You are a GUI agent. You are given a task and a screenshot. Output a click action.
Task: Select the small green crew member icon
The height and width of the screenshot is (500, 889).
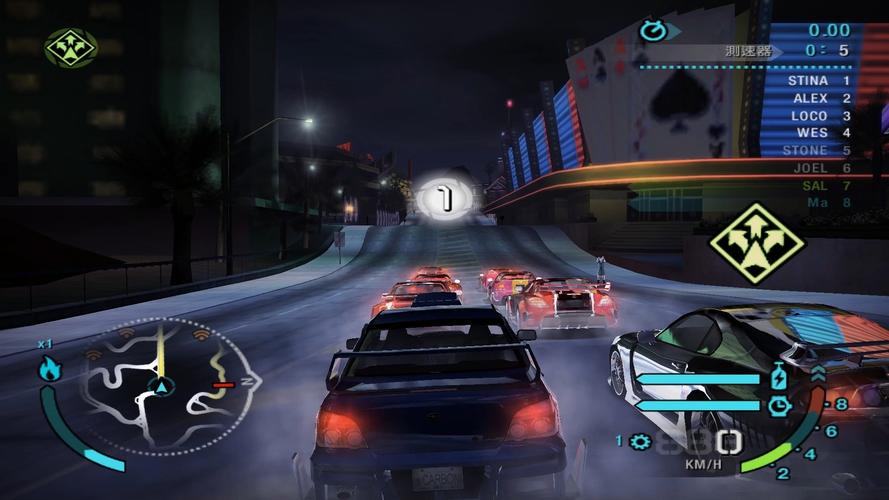[x=70, y=48]
